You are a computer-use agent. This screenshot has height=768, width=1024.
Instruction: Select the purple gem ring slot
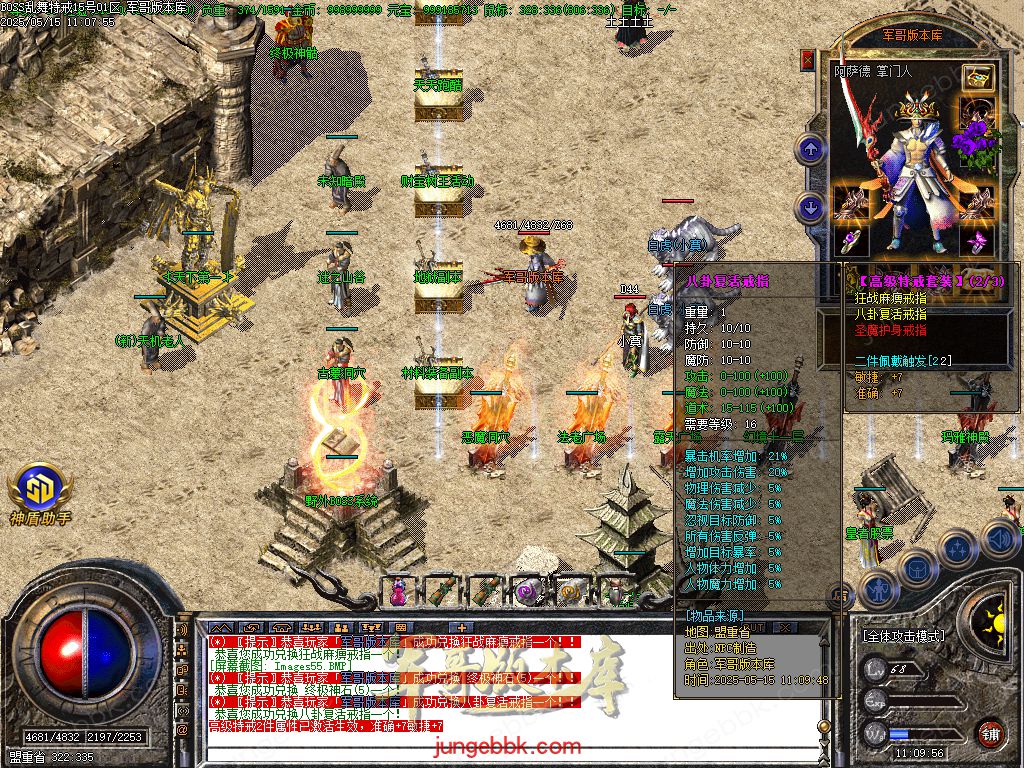pos(851,240)
